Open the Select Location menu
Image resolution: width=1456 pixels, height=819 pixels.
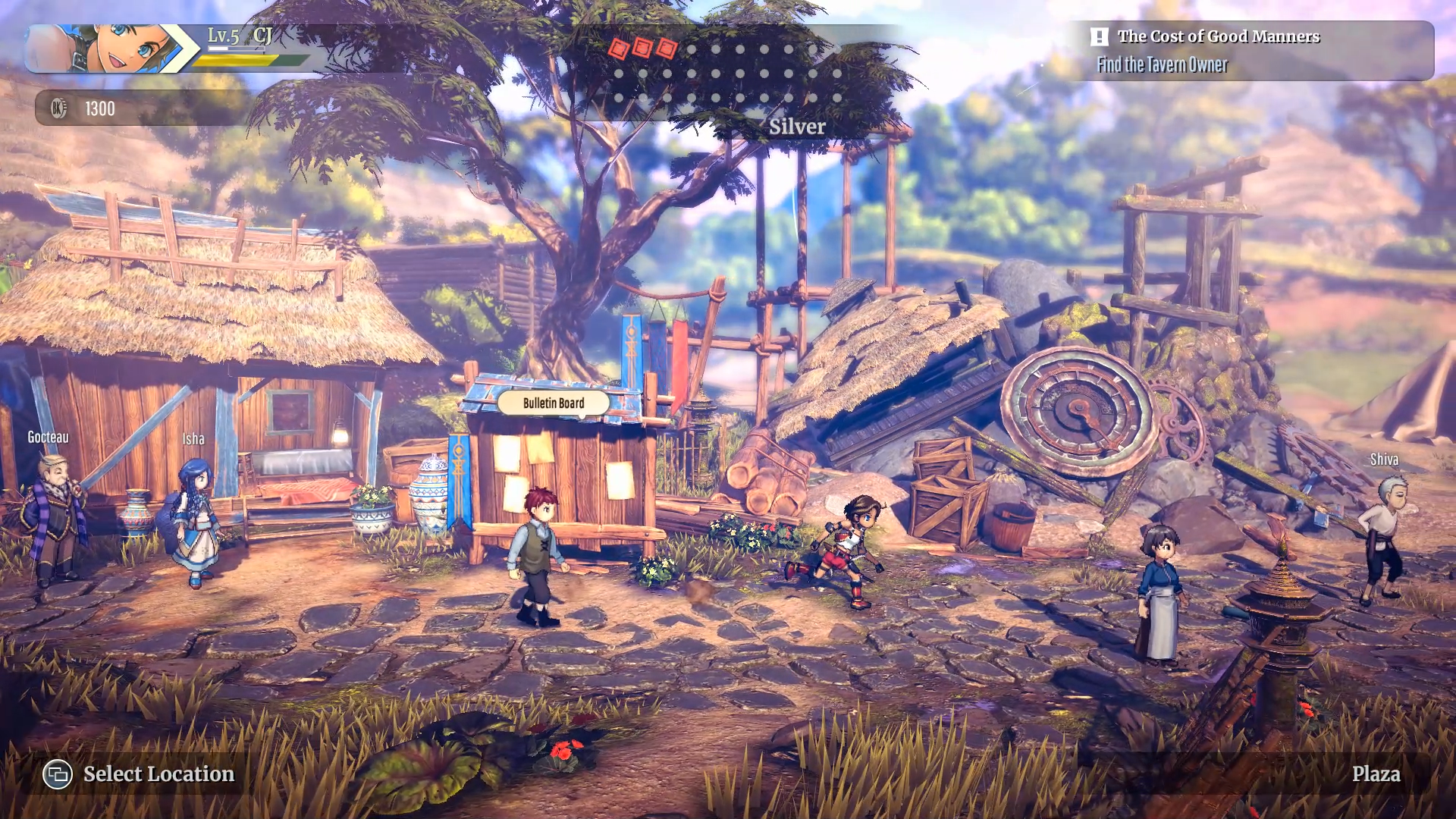(x=140, y=773)
